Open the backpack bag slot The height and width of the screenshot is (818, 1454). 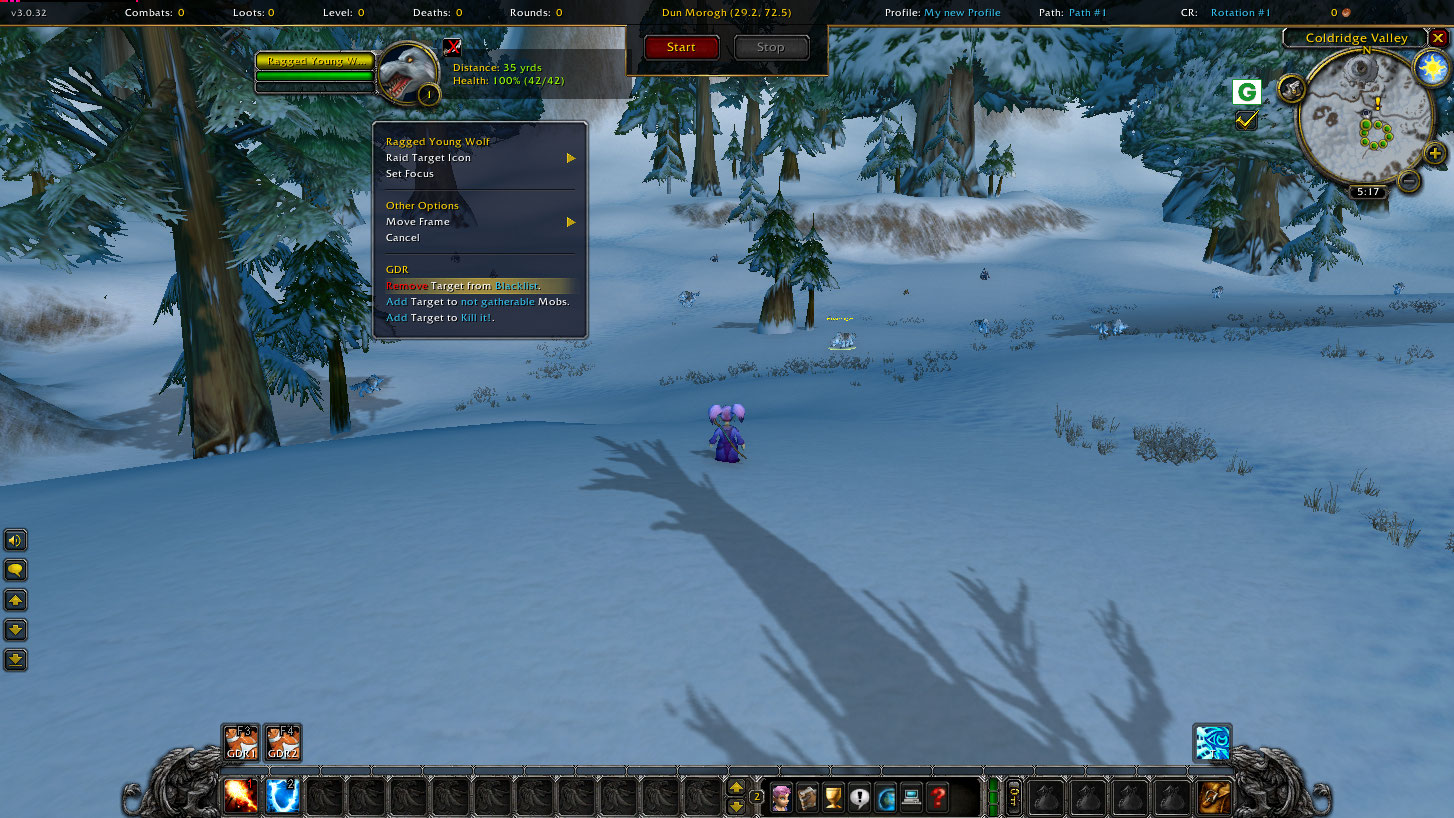tap(1215, 797)
